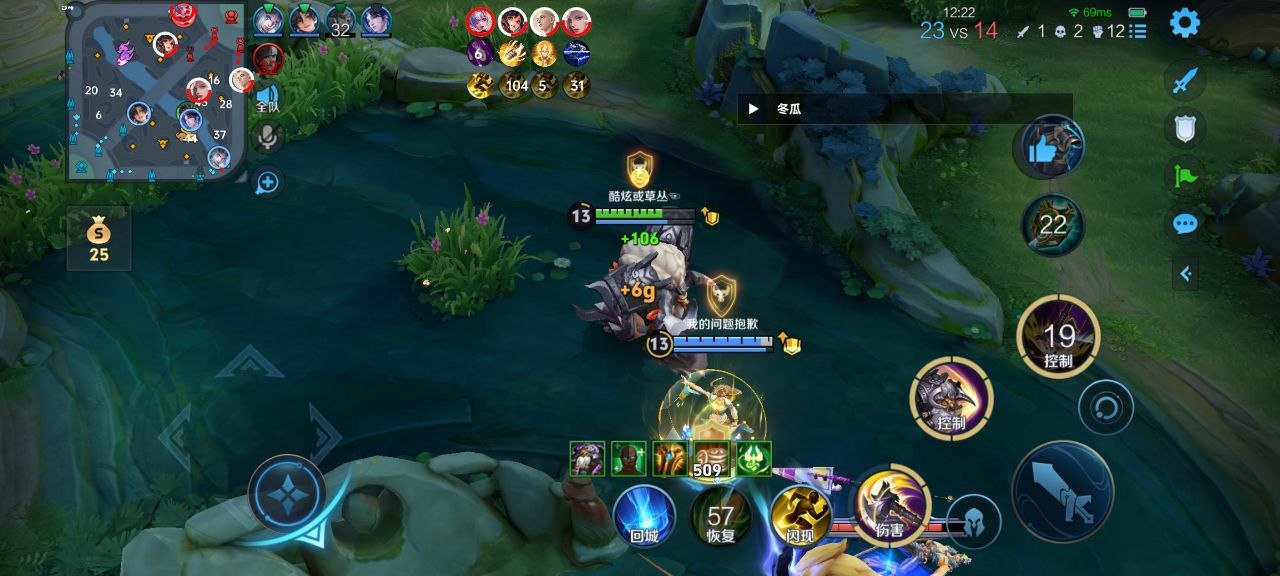Trigger the 闪现 flash spell

[801, 515]
